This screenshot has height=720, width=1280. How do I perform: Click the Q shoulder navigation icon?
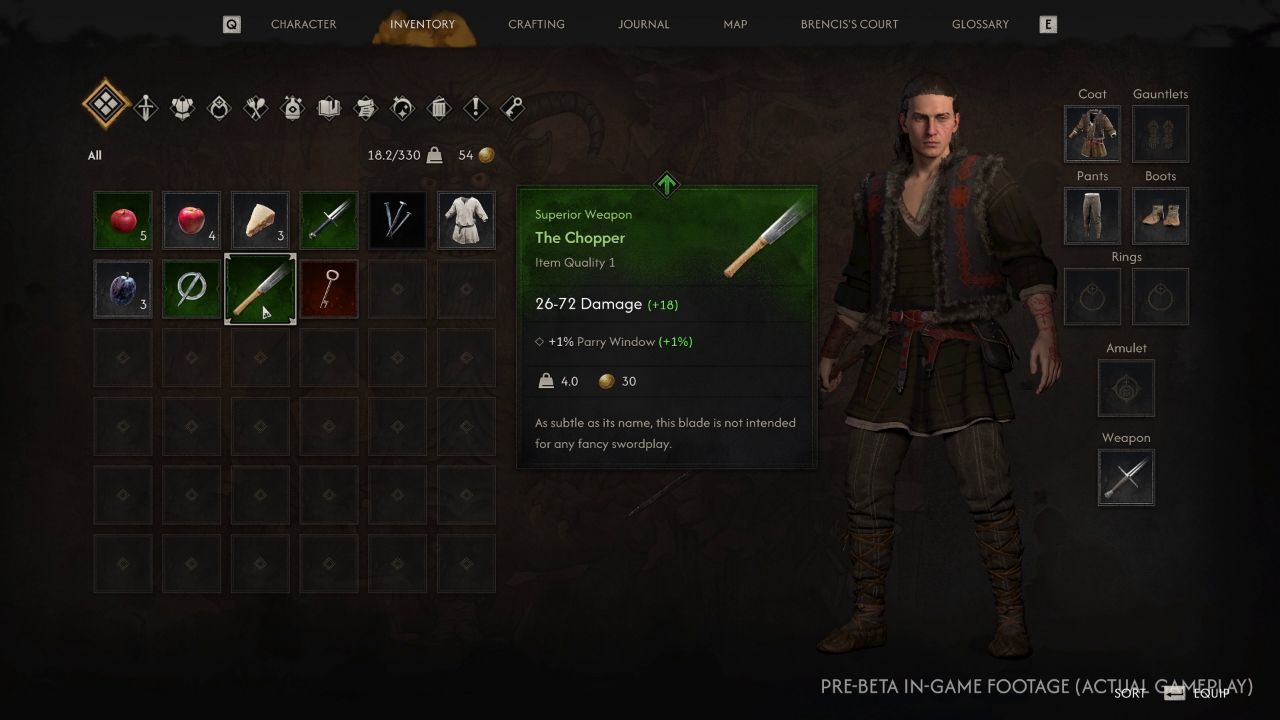[x=231, y=24]
